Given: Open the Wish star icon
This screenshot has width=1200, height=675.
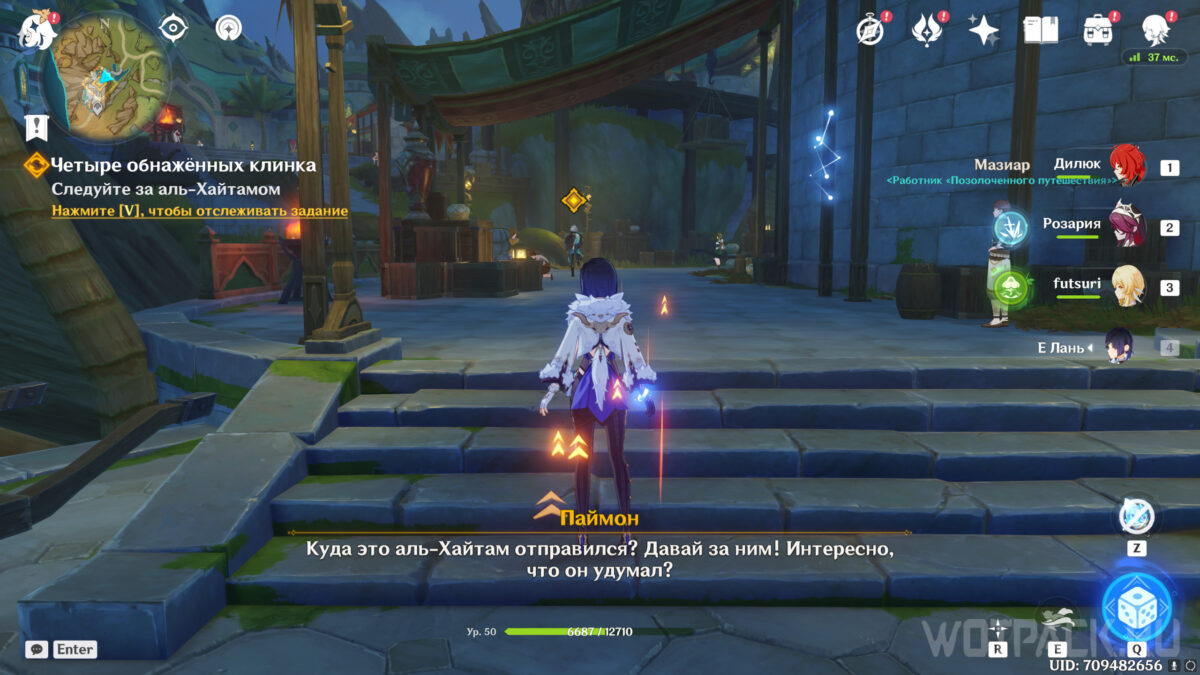Looking at the screenshot, I should click(984, 30).
